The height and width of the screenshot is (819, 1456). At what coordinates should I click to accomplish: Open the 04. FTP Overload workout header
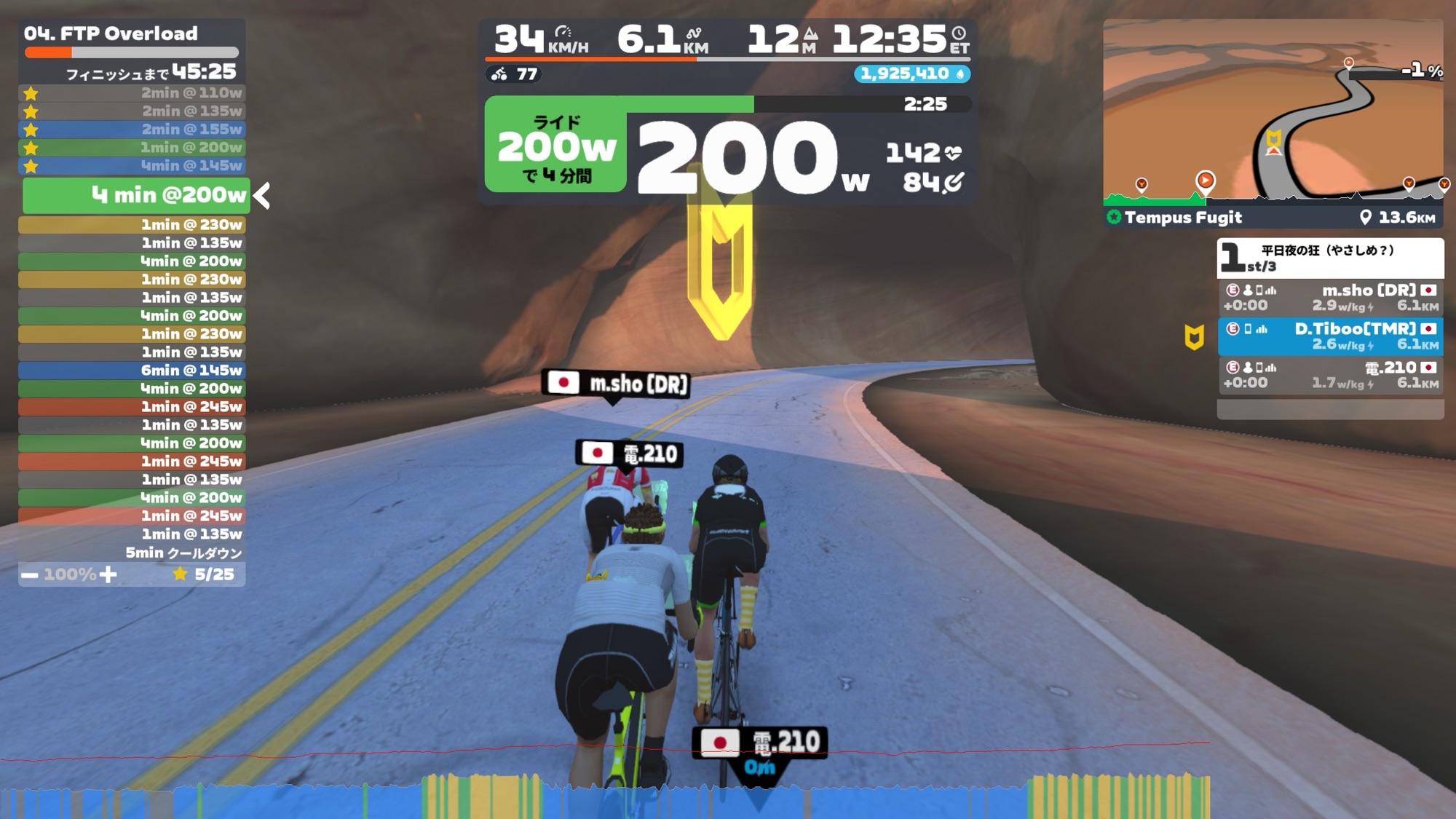(111, 33)
